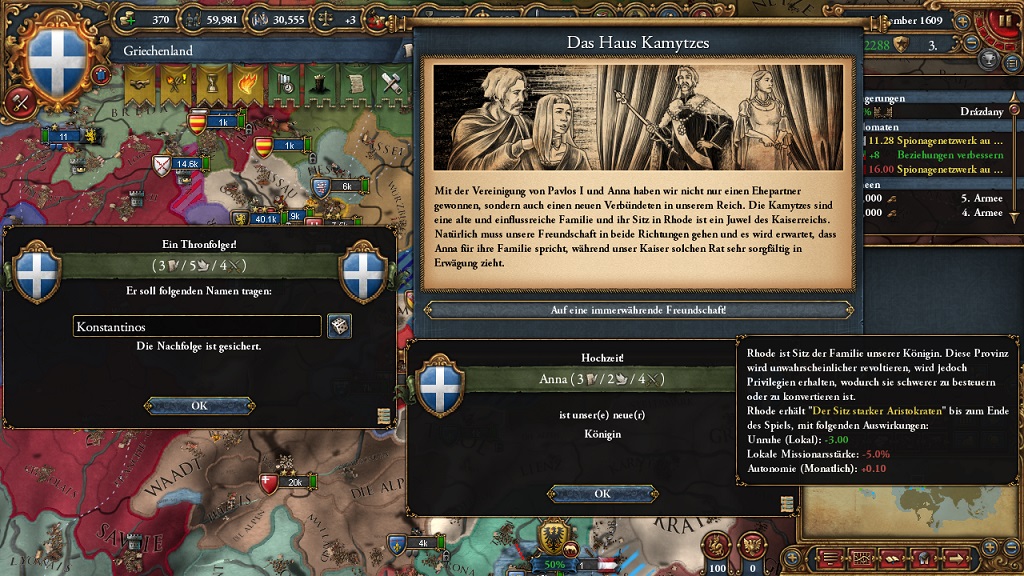Image resolution: width=1024 pixels, height=576 pixels.
Task: Accept the Hochzeit dialog with OK
Action: pyautogui.click(x=602, y=493)
